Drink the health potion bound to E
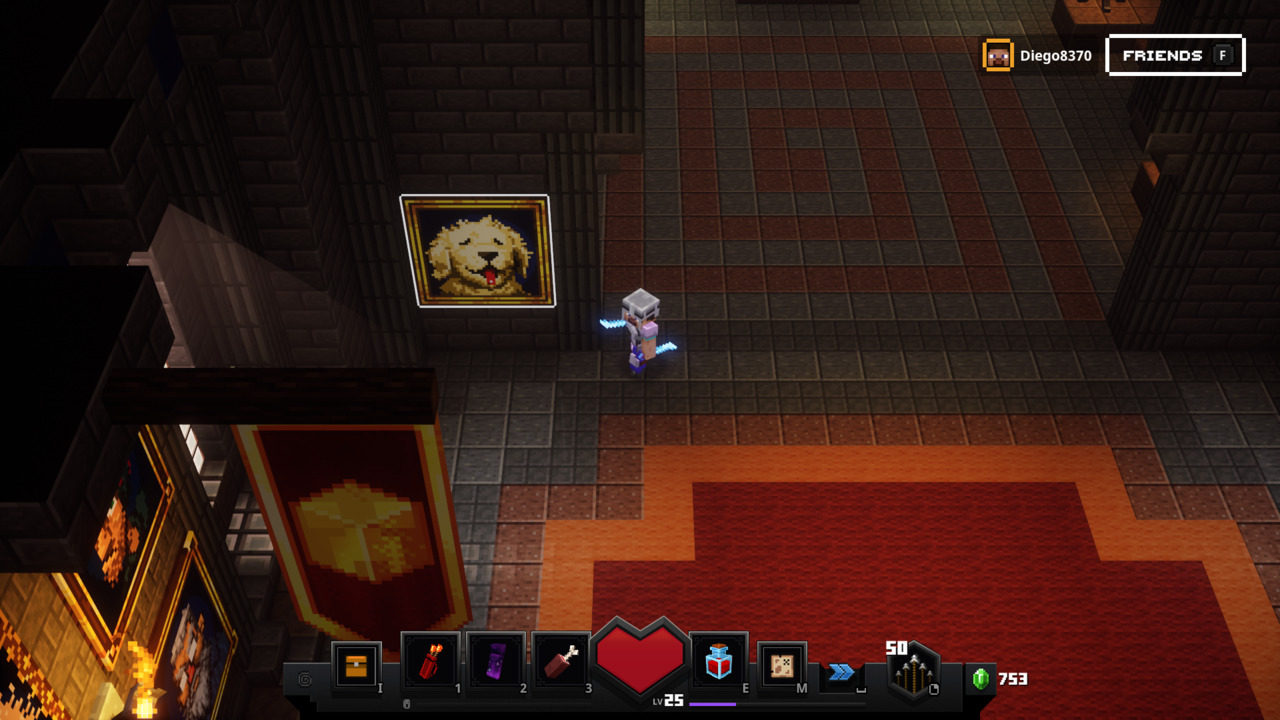Screen dimensions: 1280x720 pos(717,659)
